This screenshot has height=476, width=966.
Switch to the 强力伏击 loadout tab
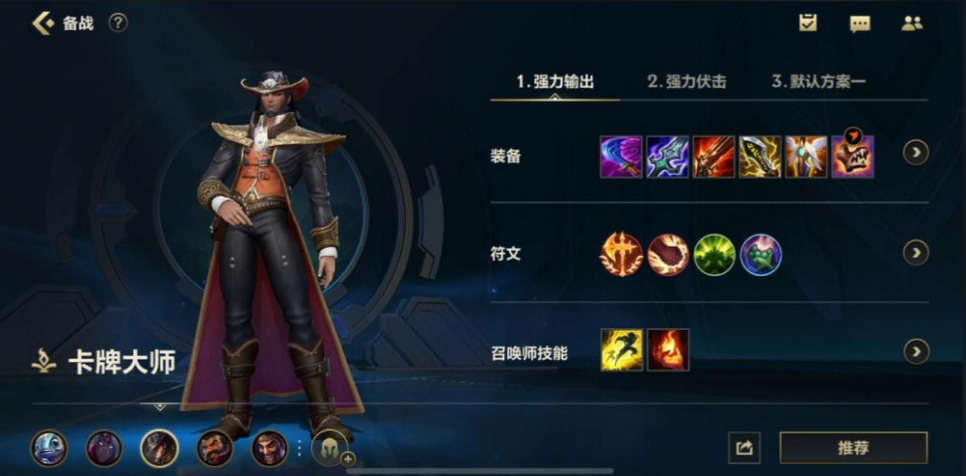click(686, 82)
